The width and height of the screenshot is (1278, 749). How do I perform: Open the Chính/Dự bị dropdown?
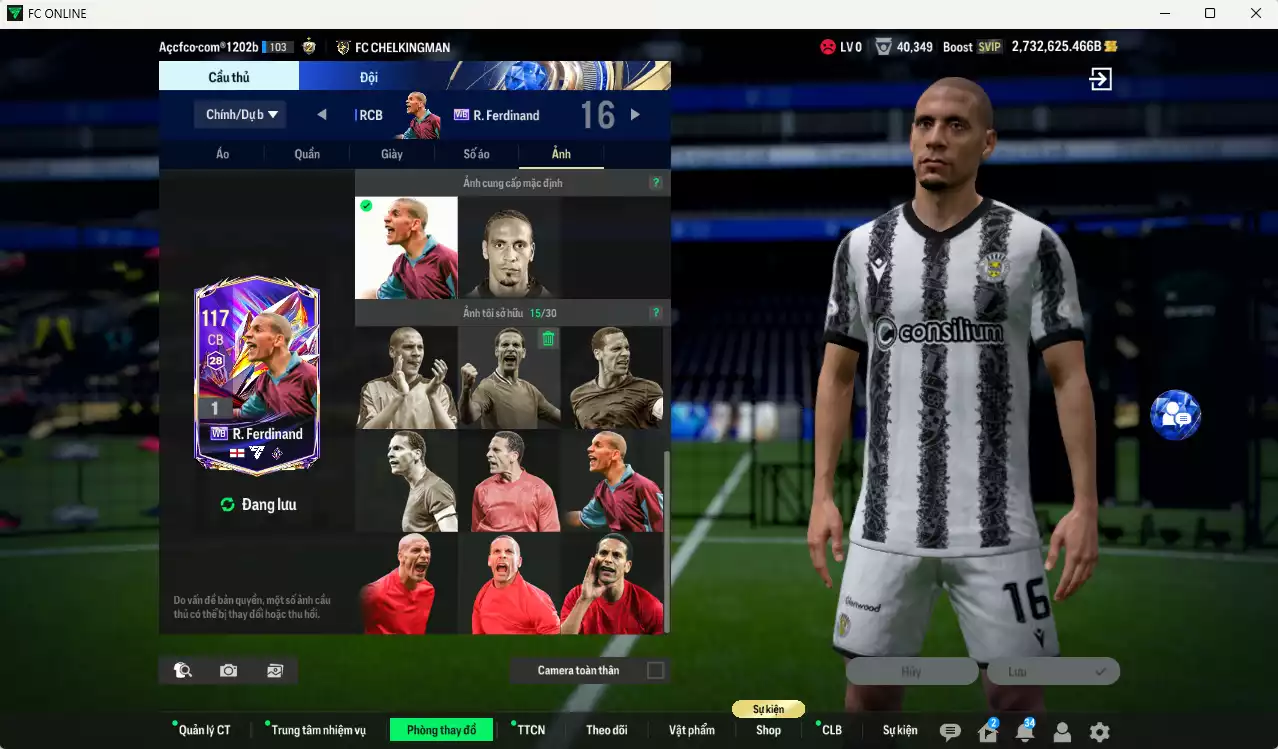241,115
